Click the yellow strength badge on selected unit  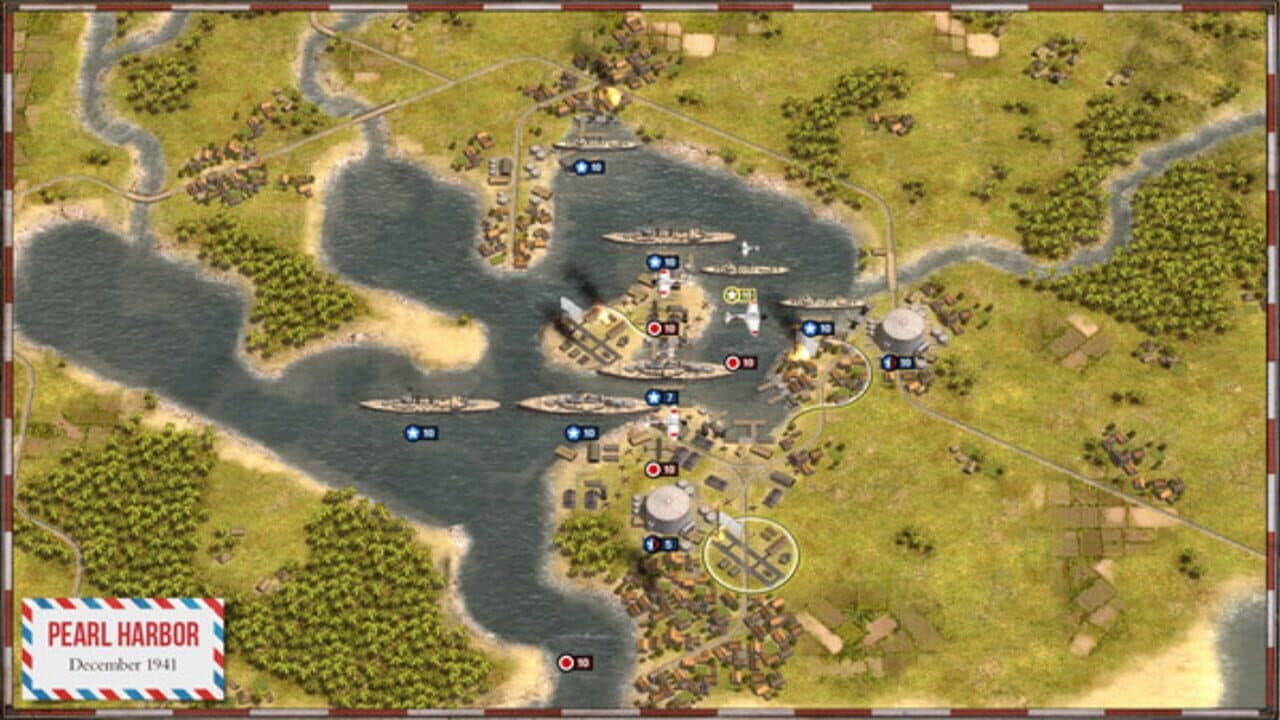point(737,294)
